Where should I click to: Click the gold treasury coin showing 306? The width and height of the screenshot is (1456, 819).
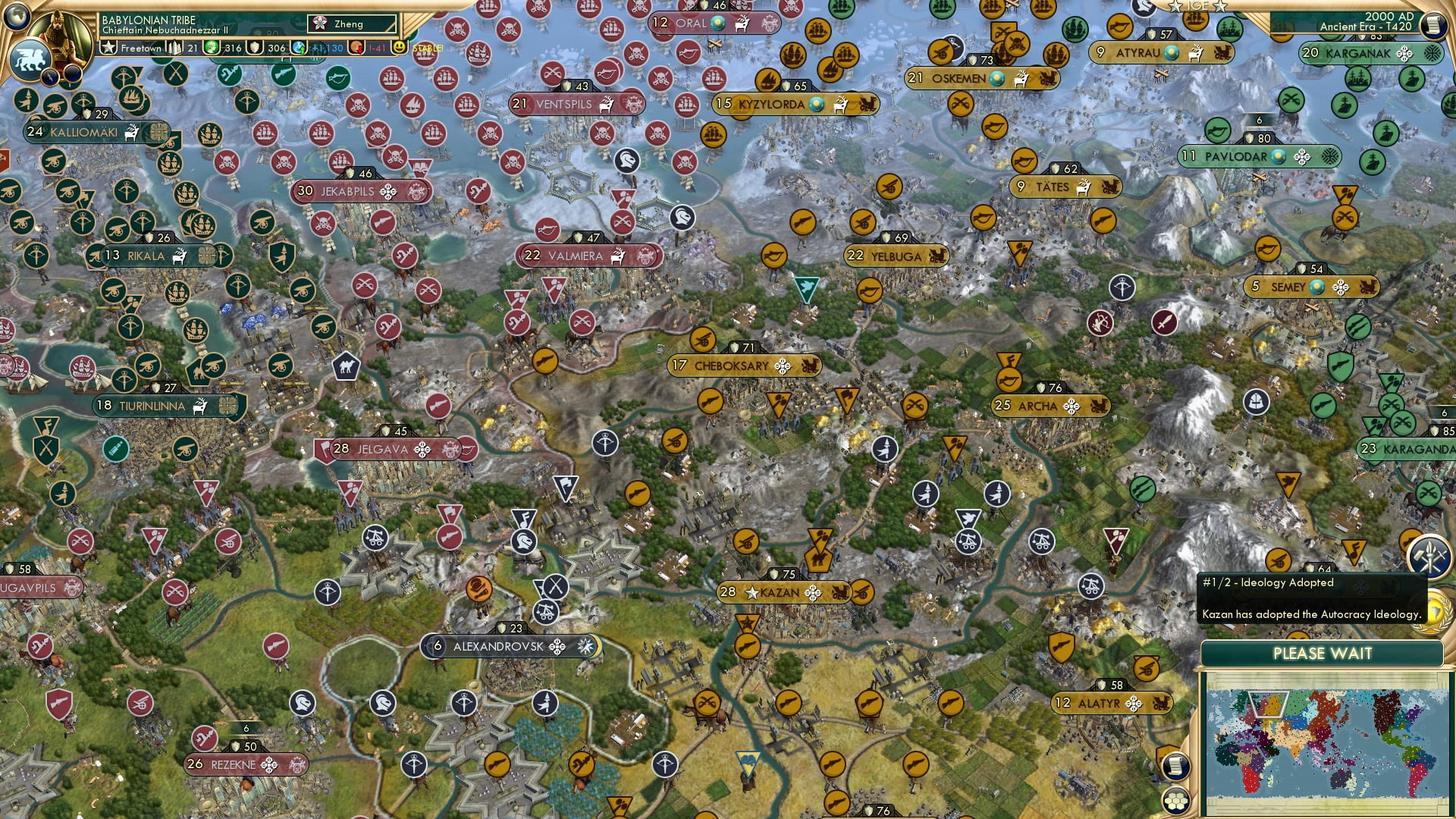(253, 47)
